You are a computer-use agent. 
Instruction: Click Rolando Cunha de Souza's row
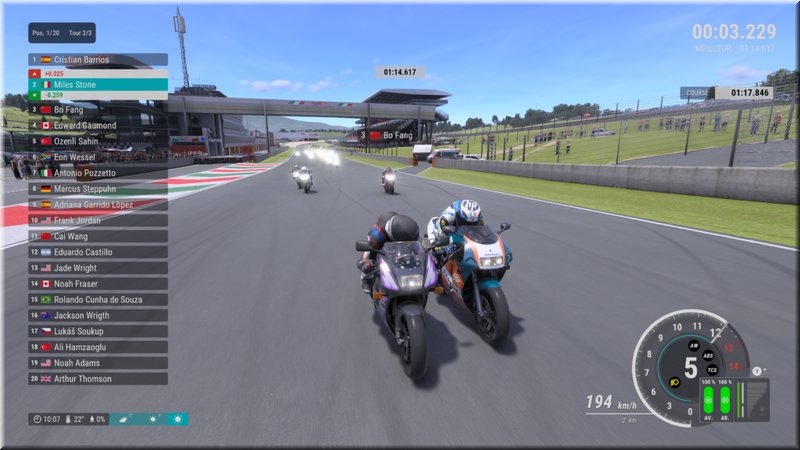pos(97,299)
